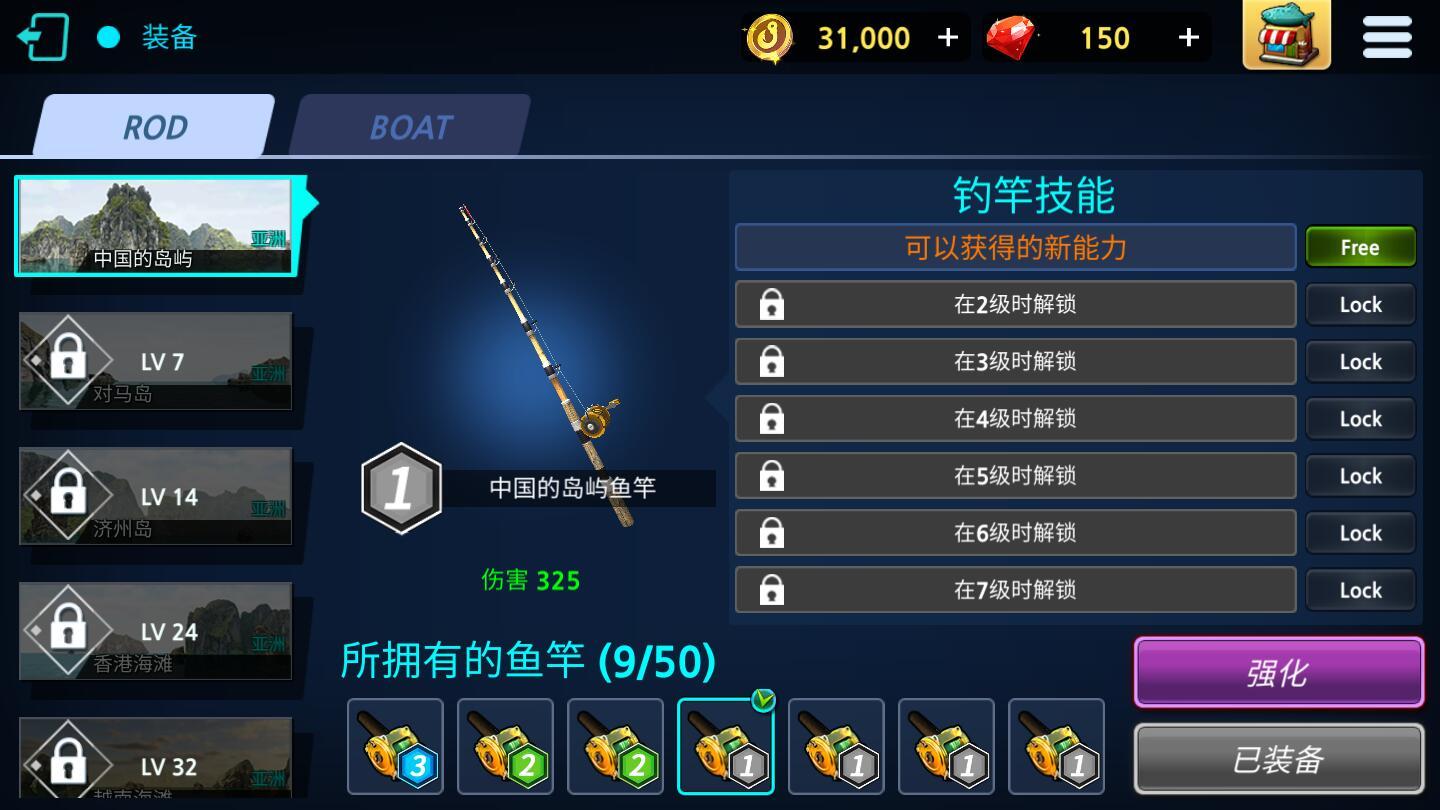Image resolution: width=1440 pixels, height=810 pixels.
Task: Click the gold coin currency icon
Action: [x=770, y=38]
